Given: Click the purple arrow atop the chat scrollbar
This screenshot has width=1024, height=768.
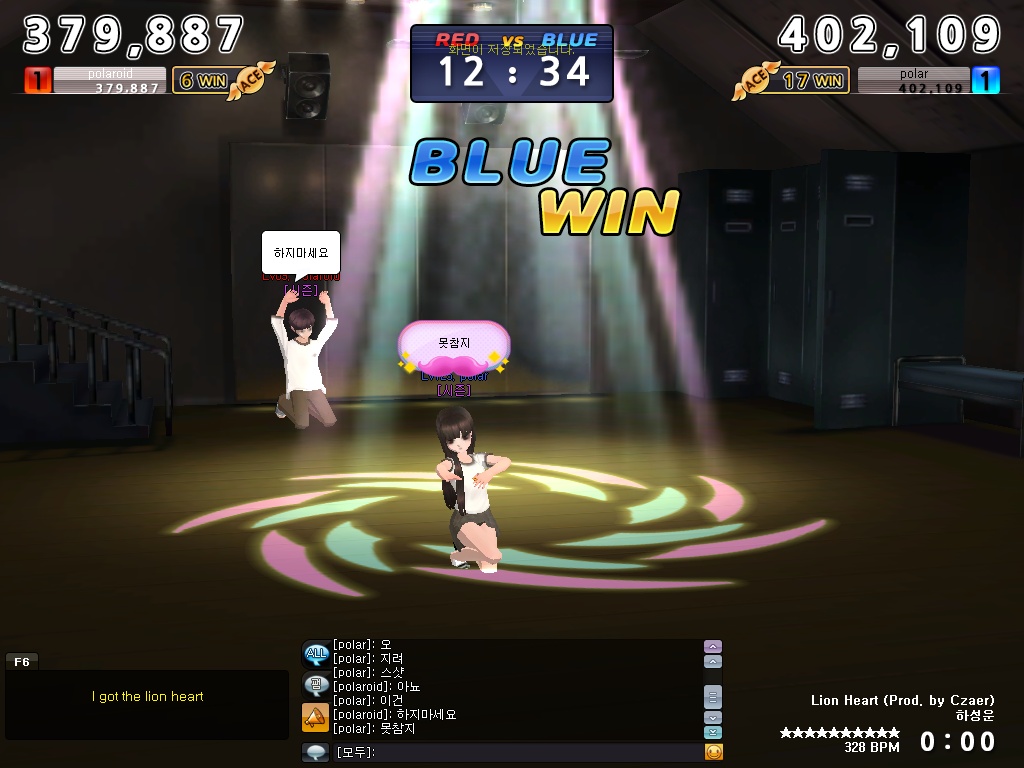Looking at the screenshot, I should click(x=713, y=647).
